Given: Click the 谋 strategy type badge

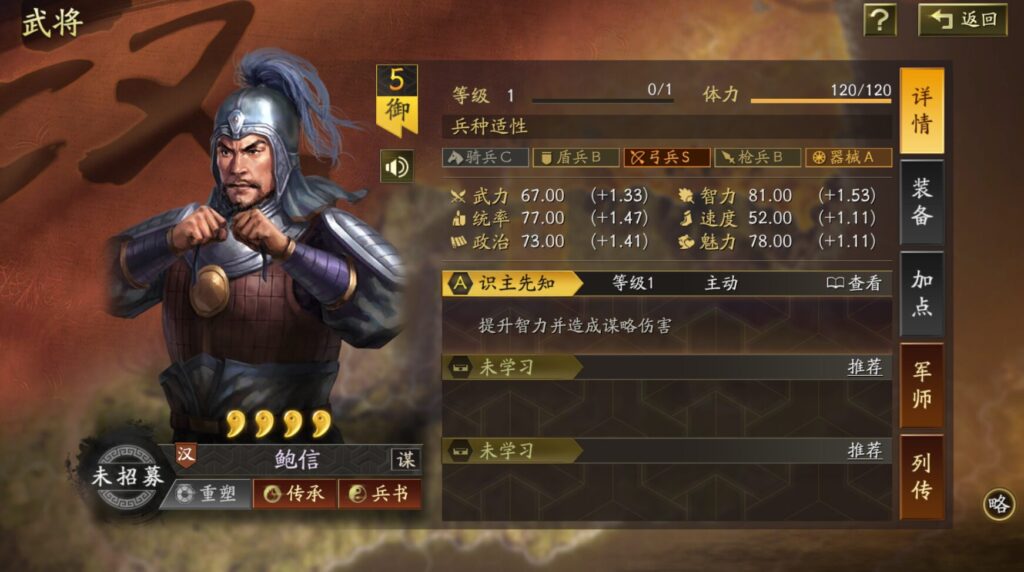Looking at the screenshot, I should [x=405, y=459].
